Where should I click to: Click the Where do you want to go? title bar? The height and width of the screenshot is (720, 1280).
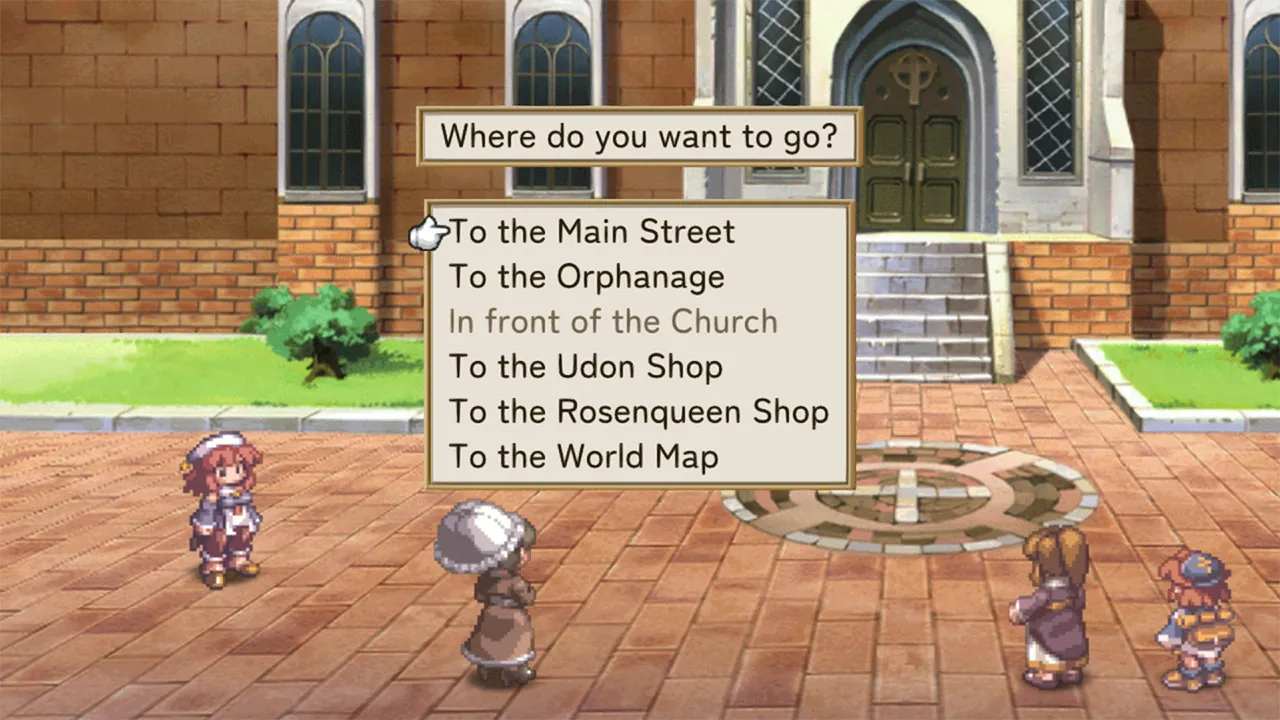click(639, 136)
